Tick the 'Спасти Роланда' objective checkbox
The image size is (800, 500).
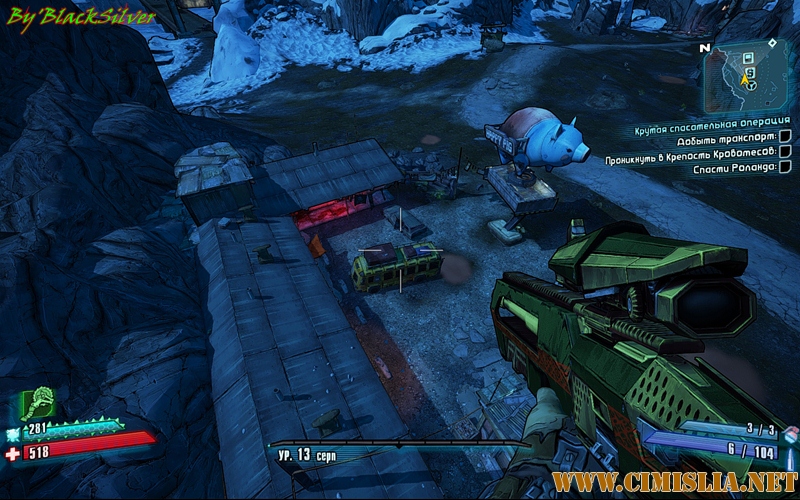[x=785, y=168]
